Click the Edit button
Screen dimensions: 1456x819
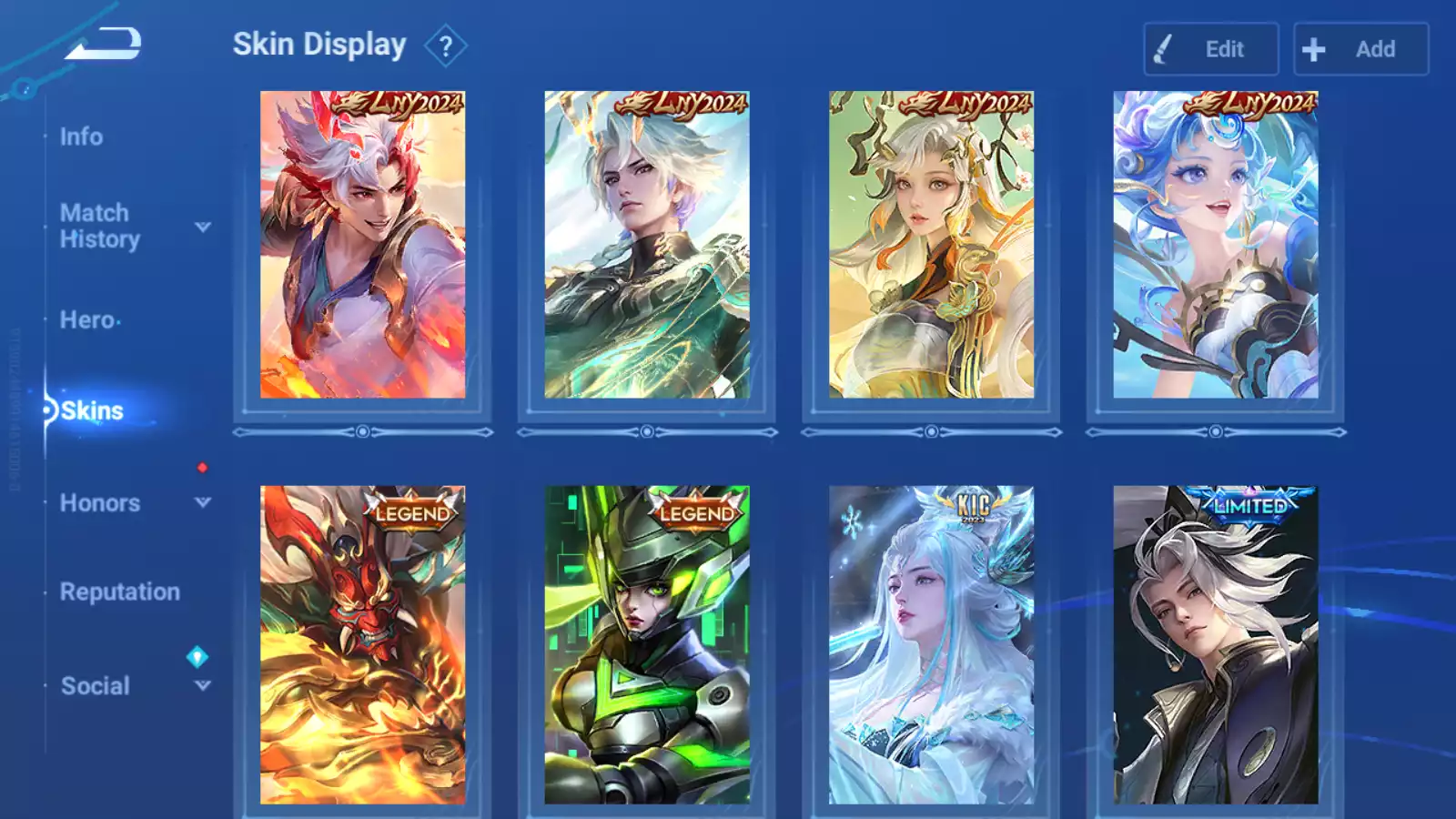click(x=1210, y=49)
